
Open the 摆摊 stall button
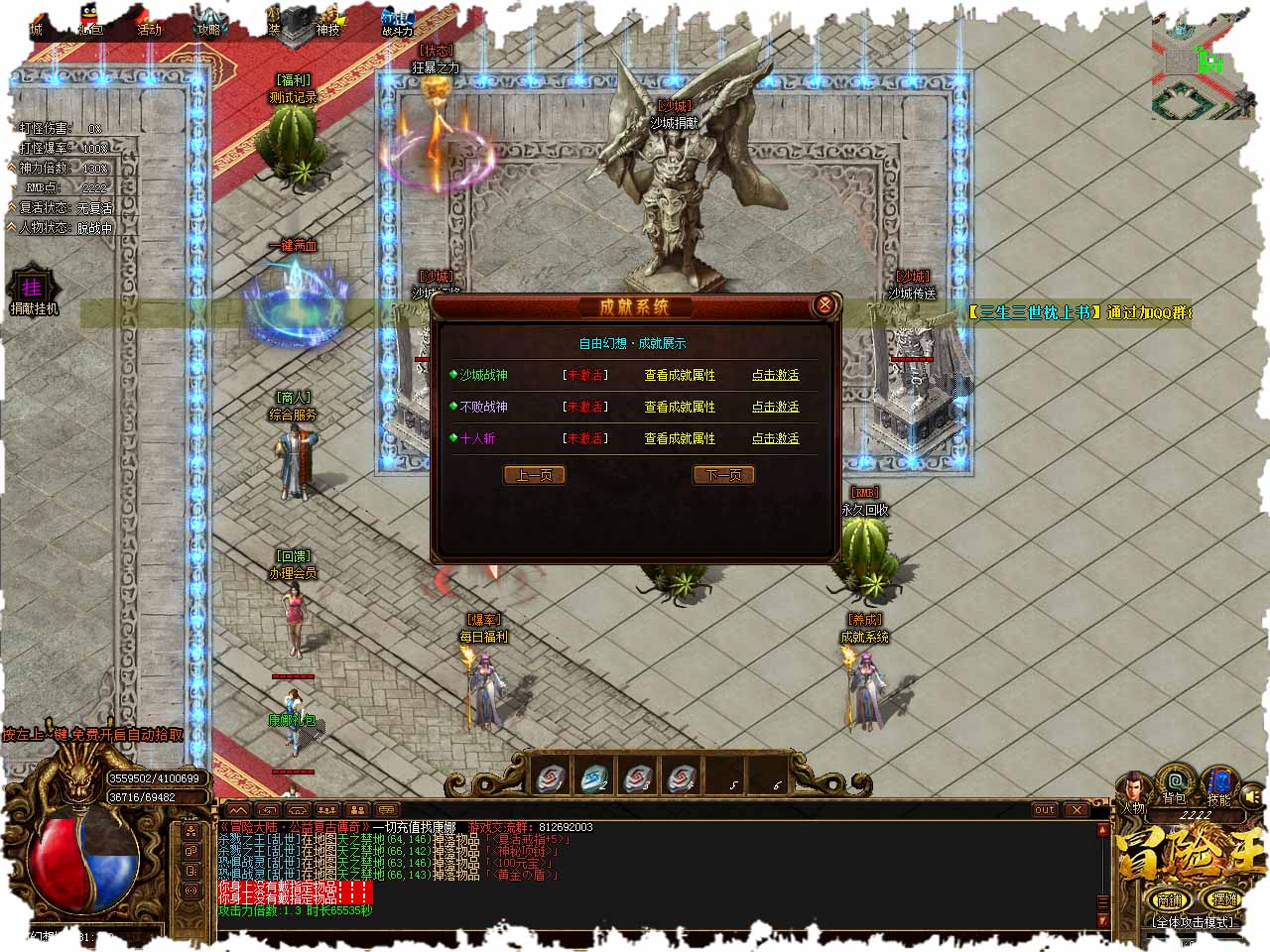point(1224,899)
